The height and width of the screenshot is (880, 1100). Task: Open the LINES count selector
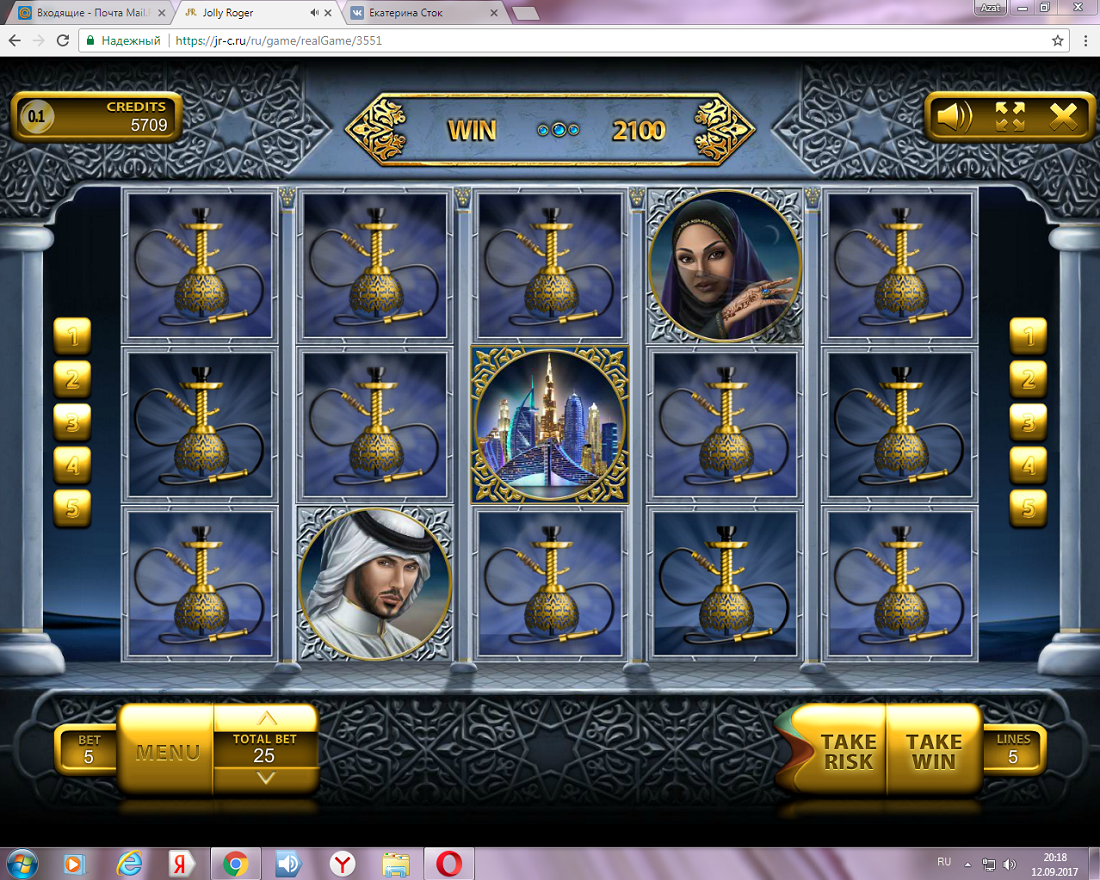[1012, 750]
